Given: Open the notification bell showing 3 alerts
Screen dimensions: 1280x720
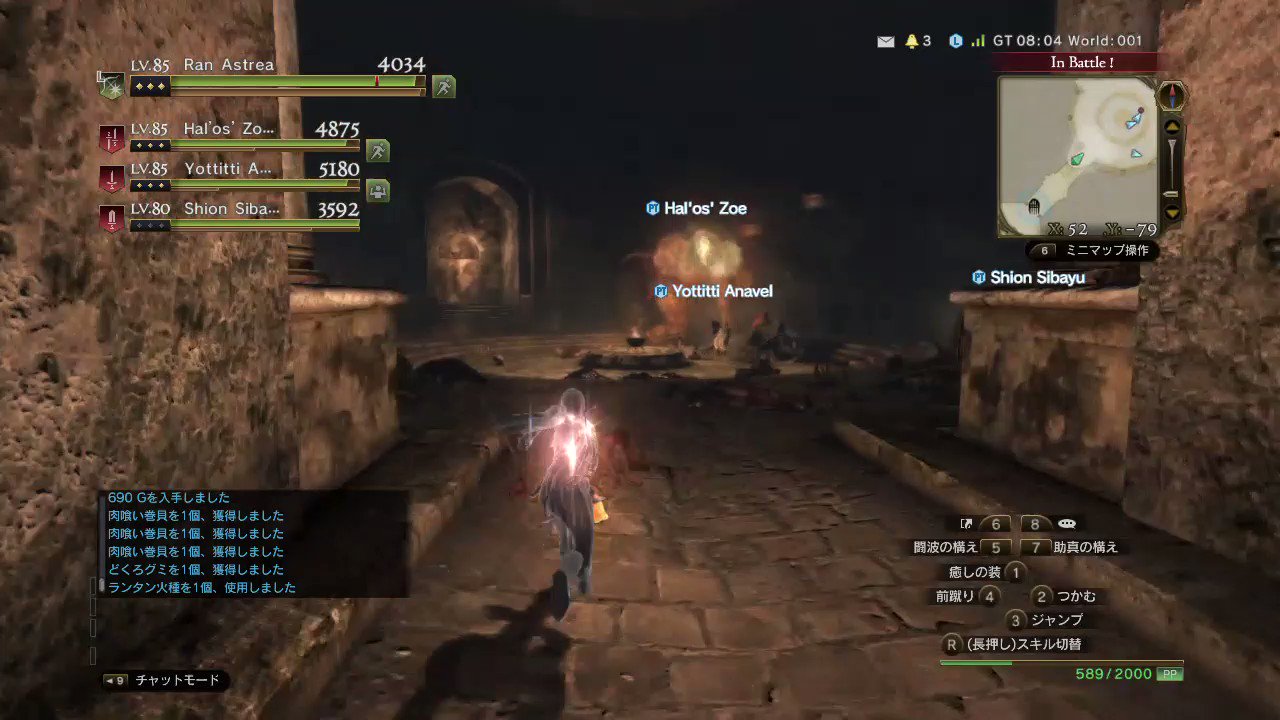Looking at the screenshot, I should click(911, 41).
